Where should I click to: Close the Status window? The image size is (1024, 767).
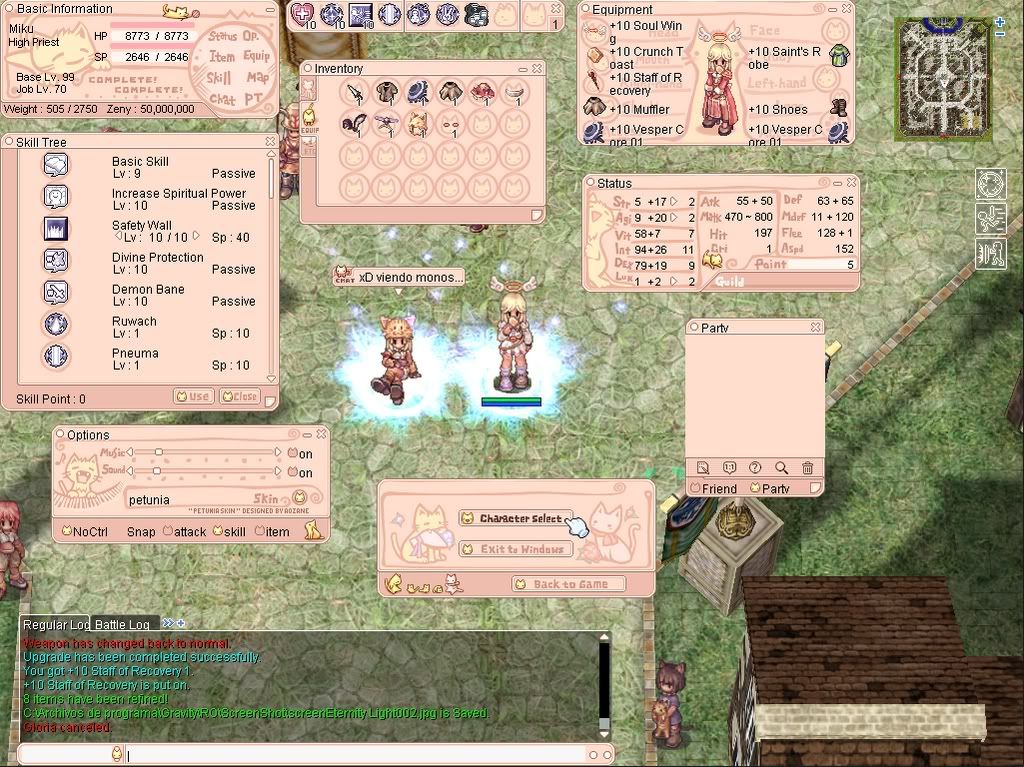[x=851, y=183]
